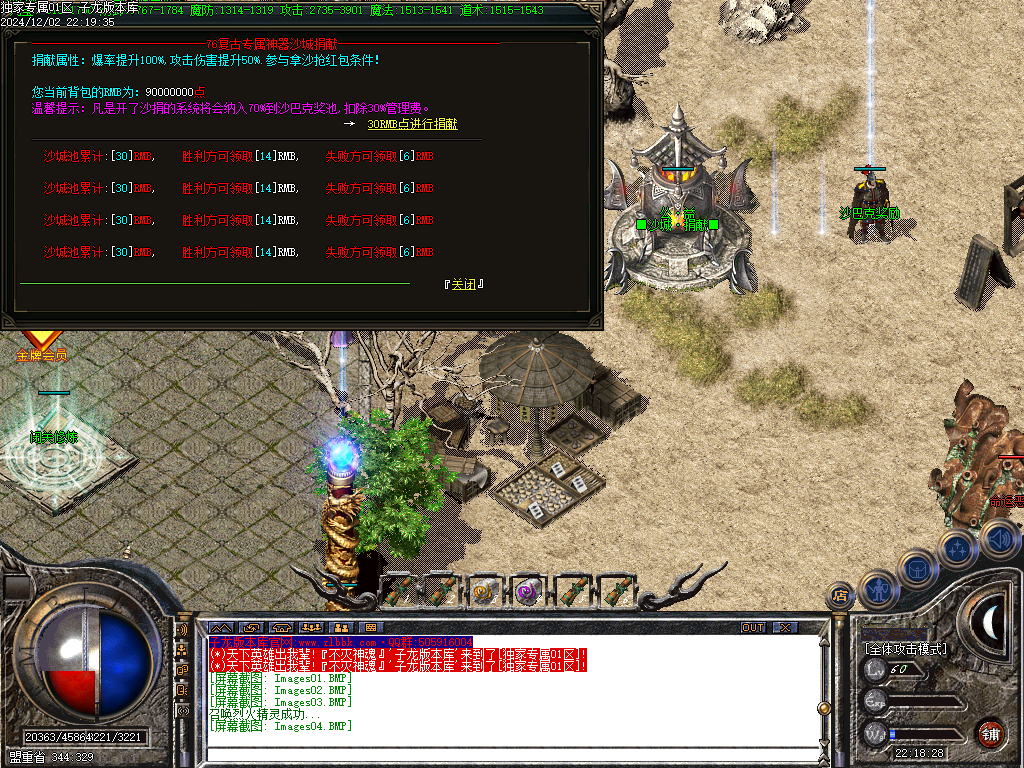This screenshot has height=768, width=1024.
Task: Click the 30RMB点进行捐献 donation link
Action: 412,124
